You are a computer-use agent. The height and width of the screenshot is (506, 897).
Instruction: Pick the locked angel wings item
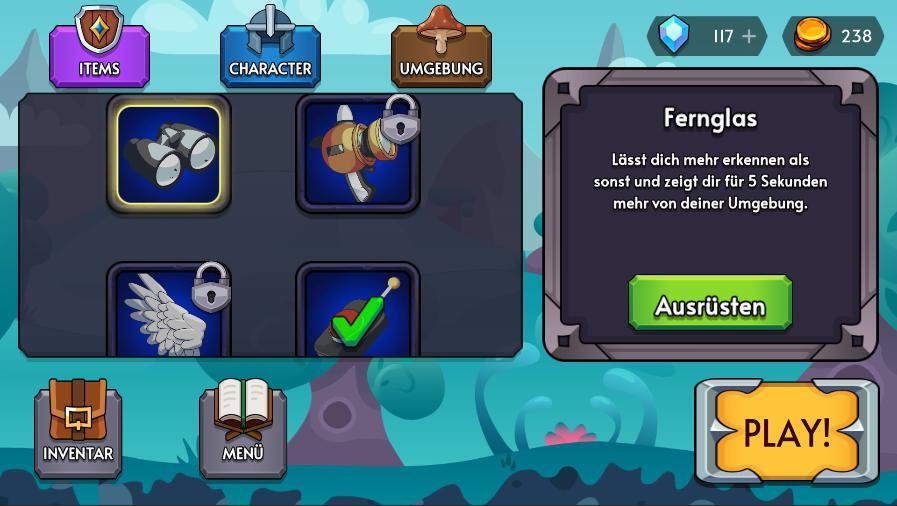169,312
